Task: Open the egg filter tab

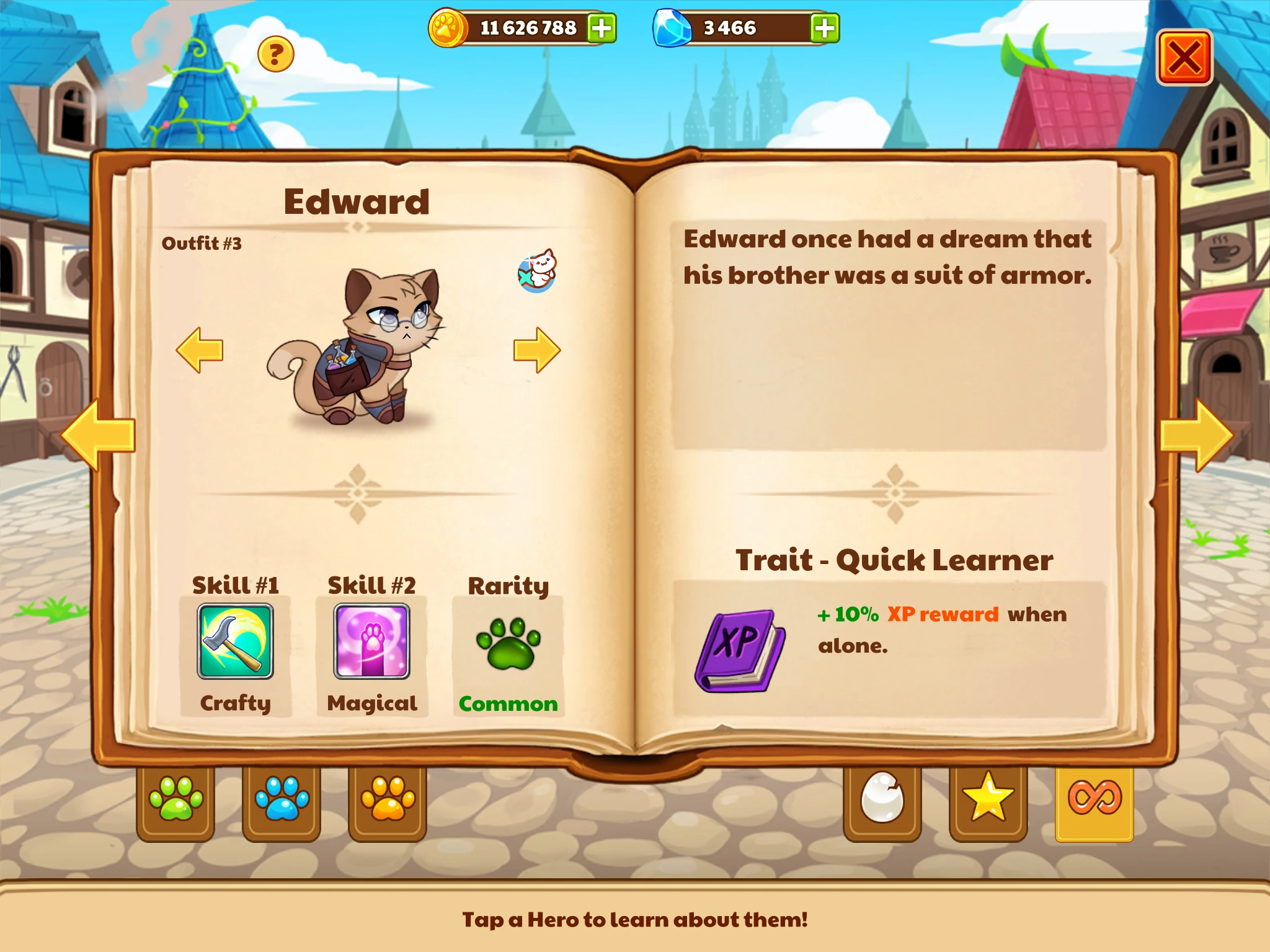Action: (x=882, y=800)
